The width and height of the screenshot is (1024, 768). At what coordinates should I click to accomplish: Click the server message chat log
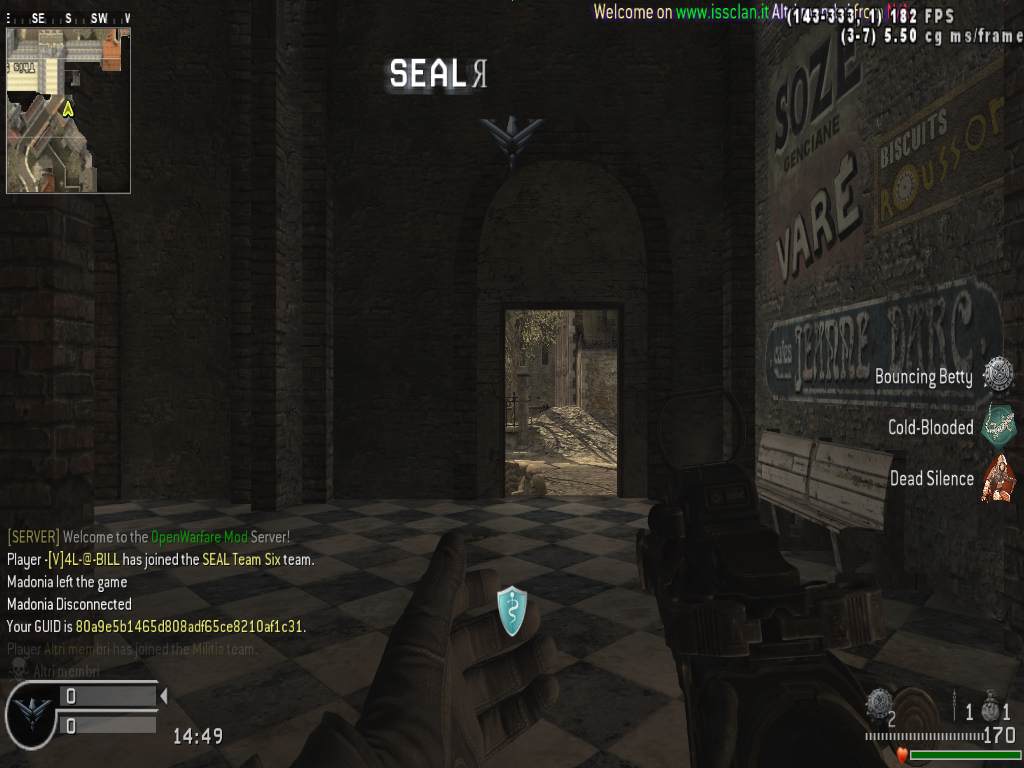click(160, 582)
